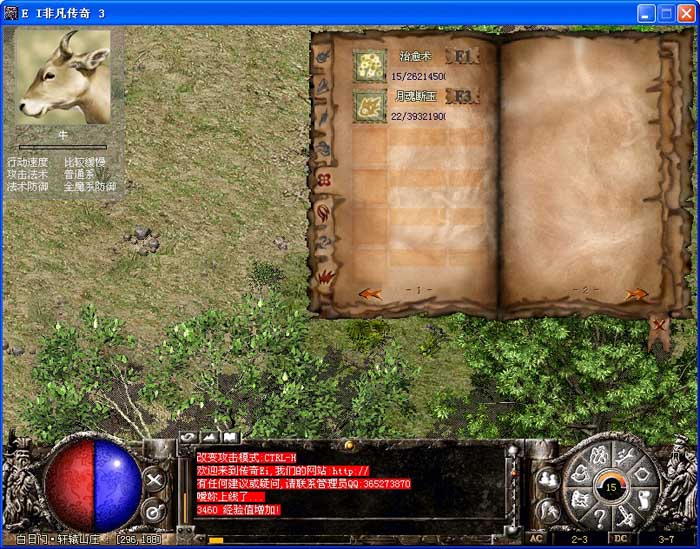Click the two-figures group button
The image size is (700, 549).
[x=547, y=478]
